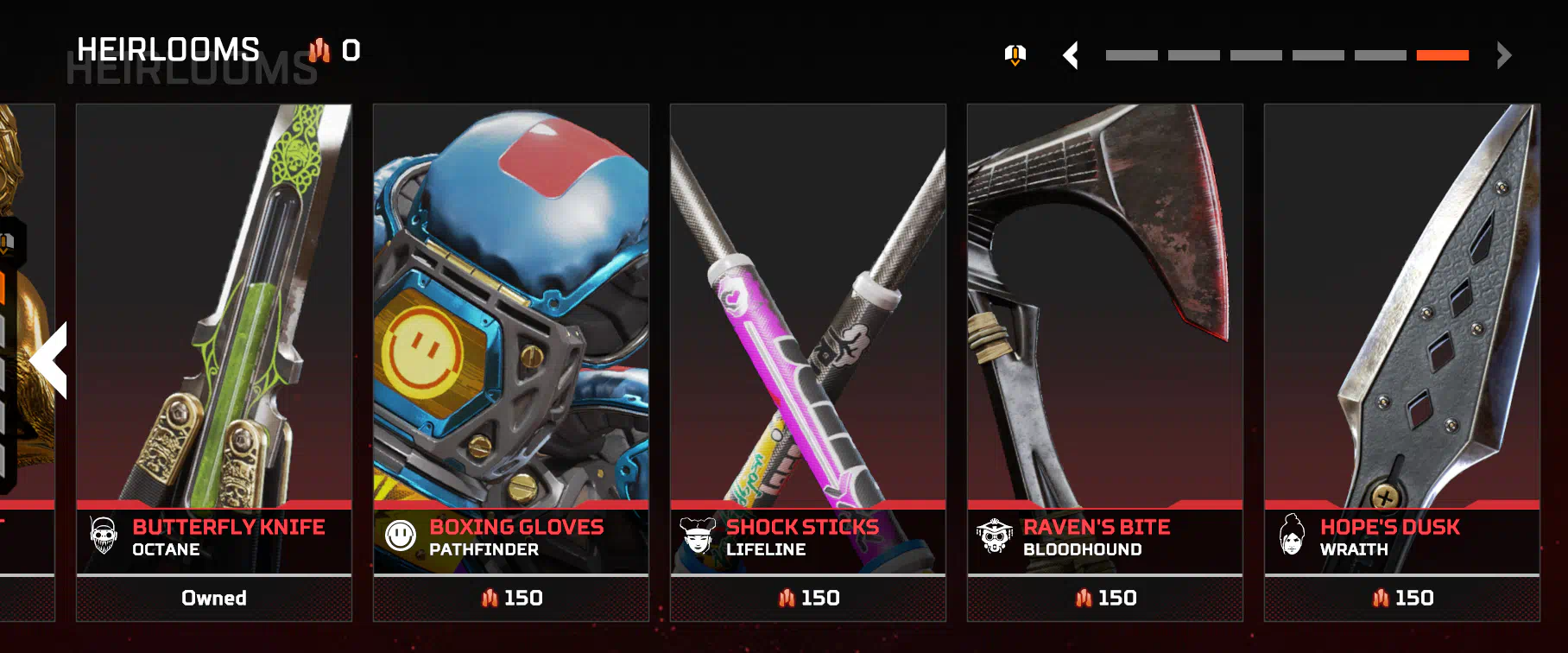Buy Raven's Bite for 150 shards
This screenshot has width=1568, height=653.
[x=1105, y=598]
